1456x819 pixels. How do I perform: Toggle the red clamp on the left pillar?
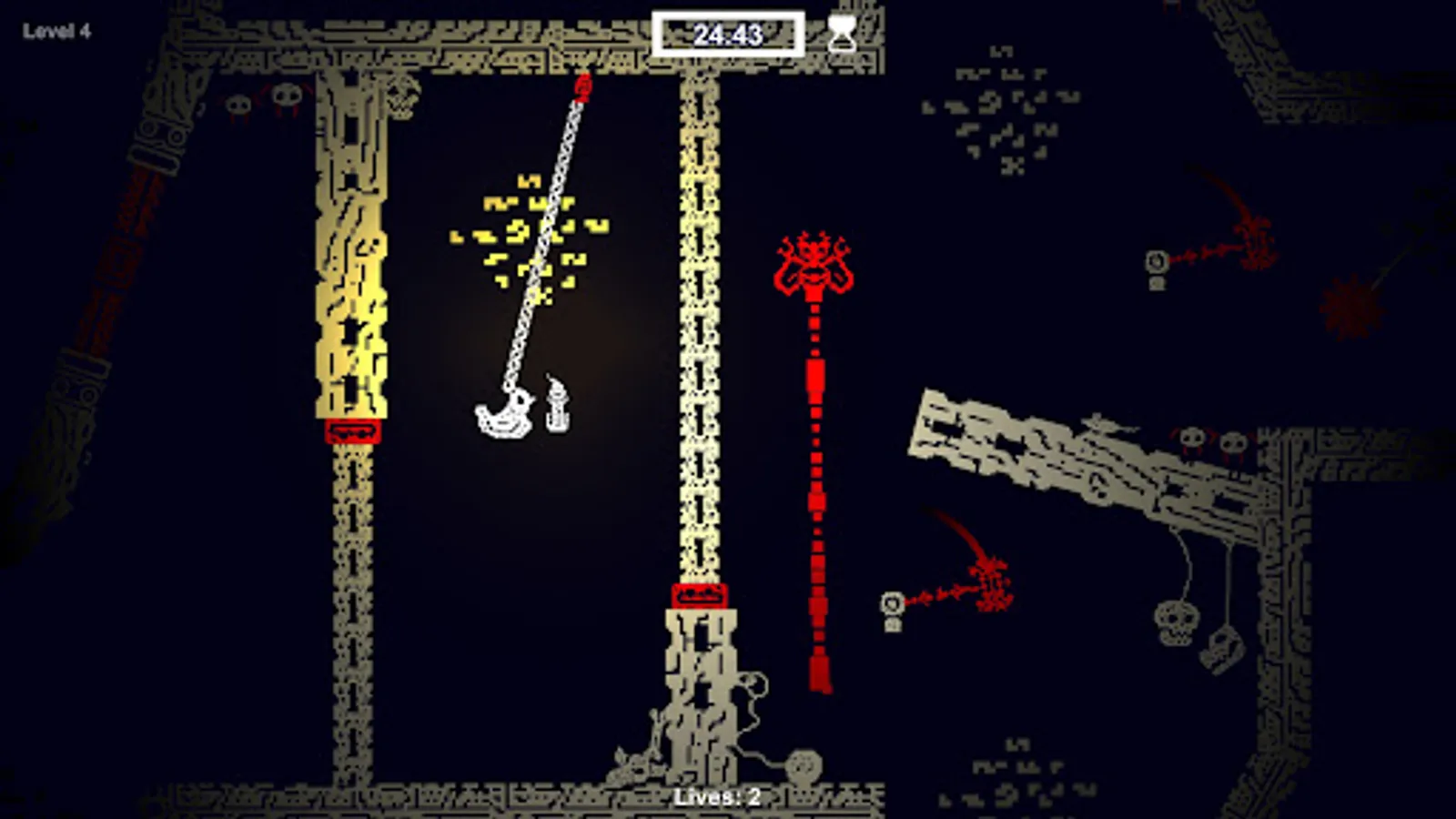355,432
